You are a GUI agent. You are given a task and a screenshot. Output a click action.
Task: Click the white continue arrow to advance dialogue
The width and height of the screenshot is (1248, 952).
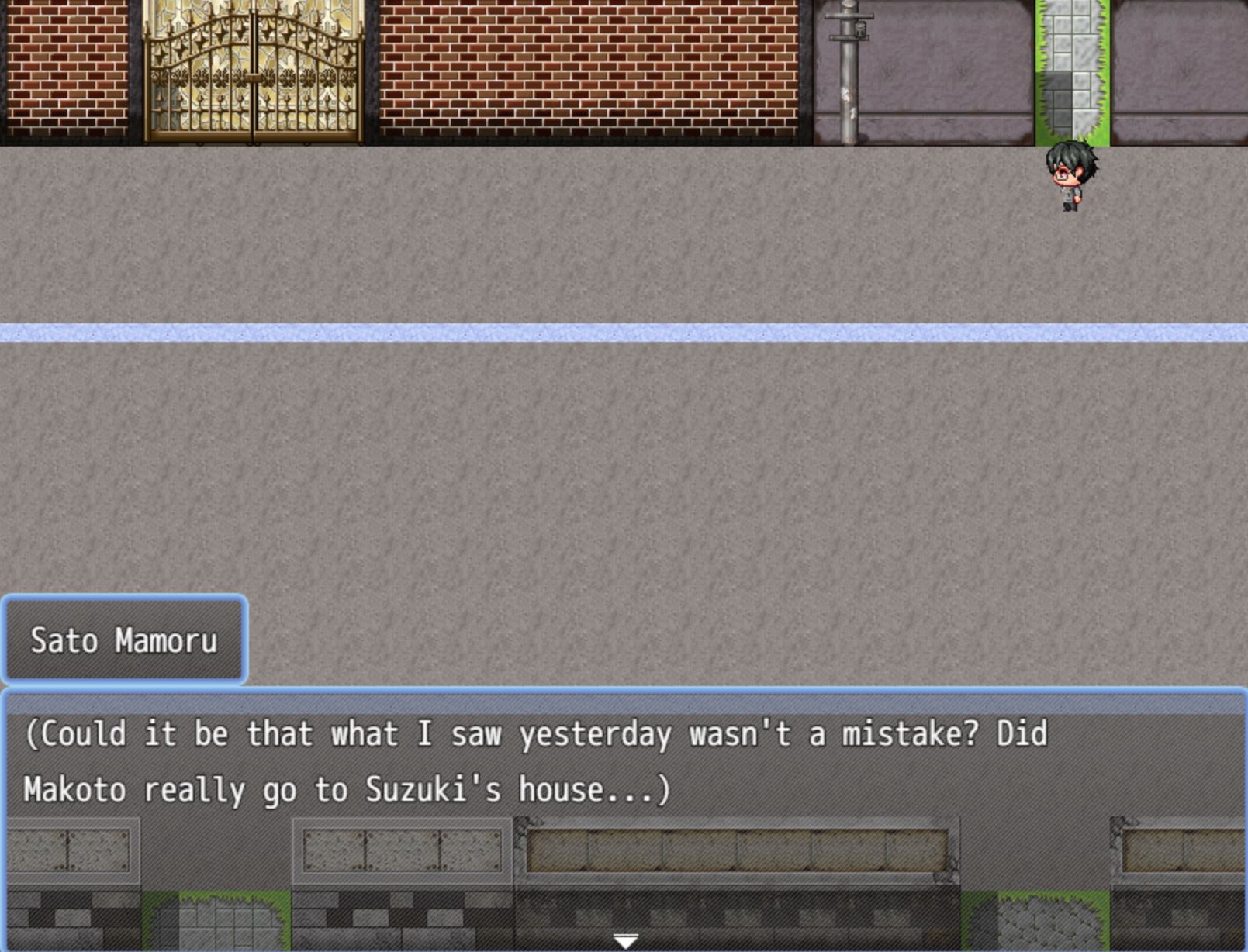[x=625, y=941]
